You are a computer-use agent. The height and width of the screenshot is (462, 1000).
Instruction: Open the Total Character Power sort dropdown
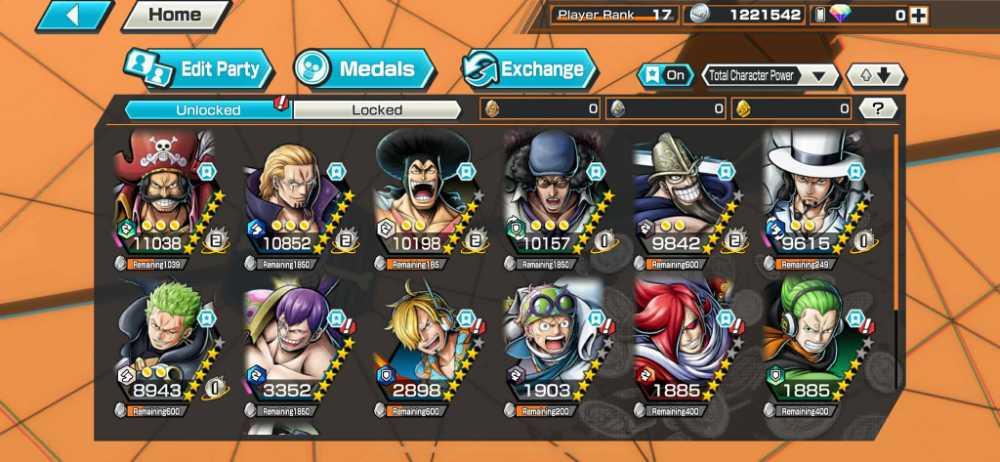(x=770, y=76)
